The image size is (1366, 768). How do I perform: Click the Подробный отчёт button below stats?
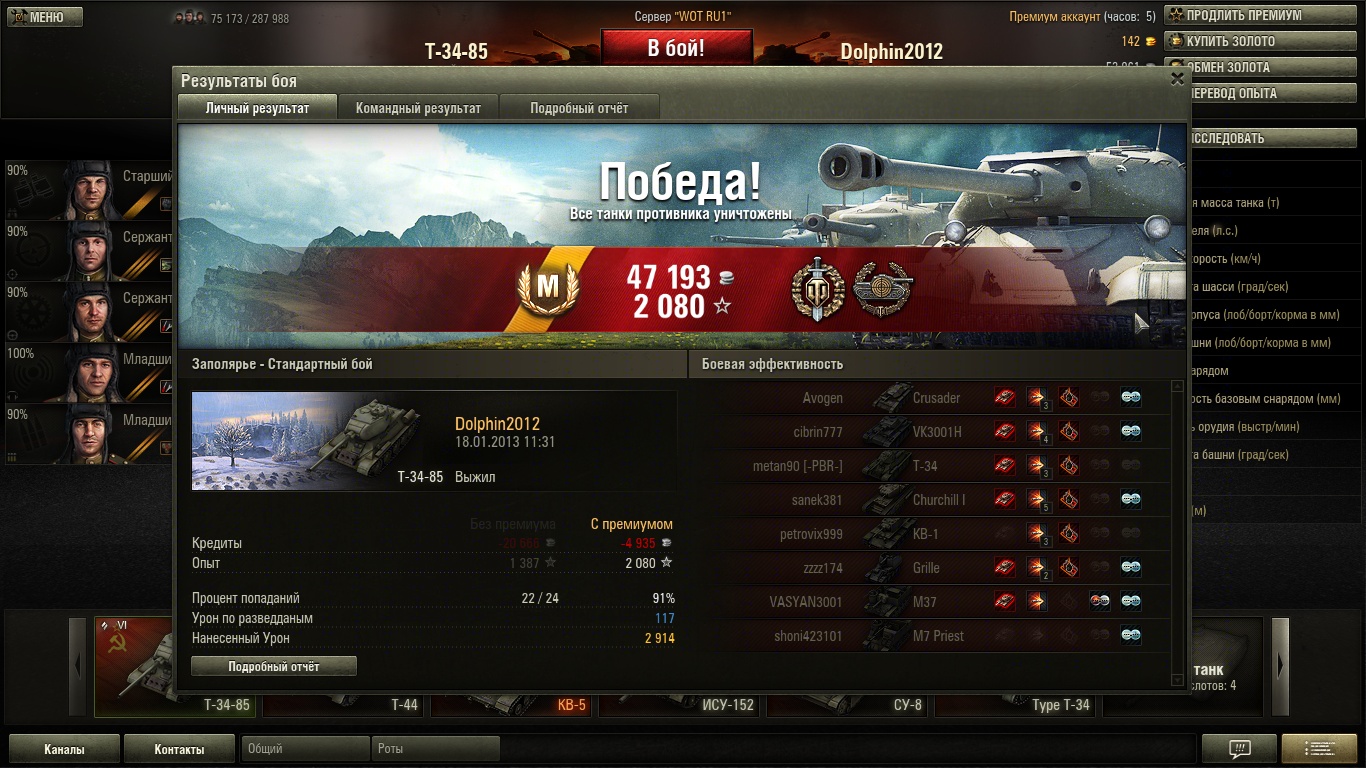[274, 666]
